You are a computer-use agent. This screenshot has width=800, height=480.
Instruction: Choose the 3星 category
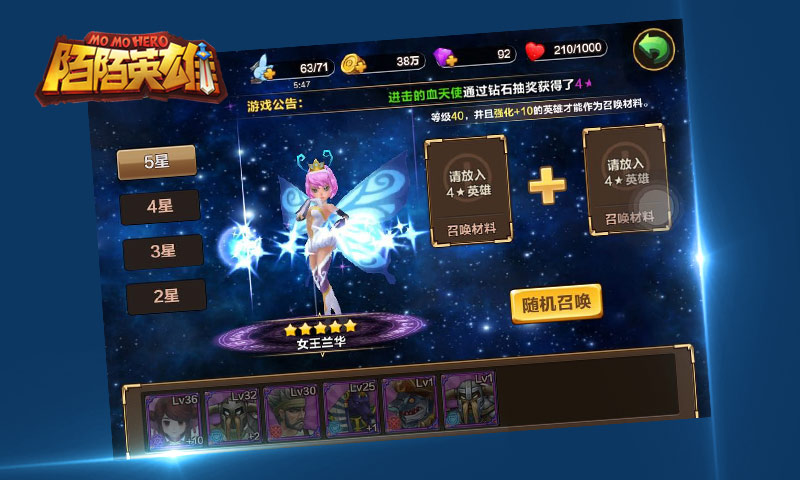tap(163, 251)
